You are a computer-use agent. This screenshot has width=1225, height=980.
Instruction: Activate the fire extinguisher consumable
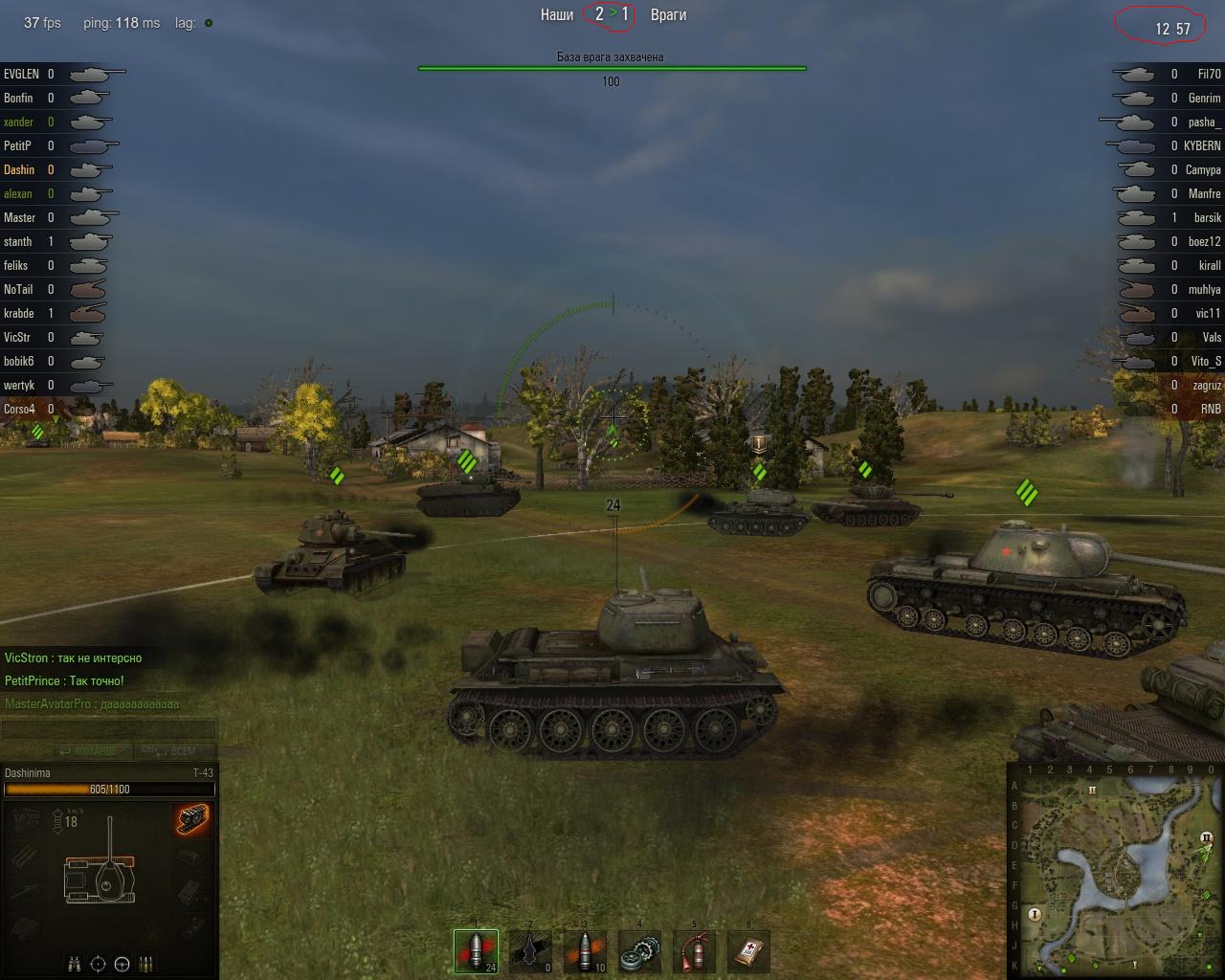pyautogui.click(x=694, y=951)
